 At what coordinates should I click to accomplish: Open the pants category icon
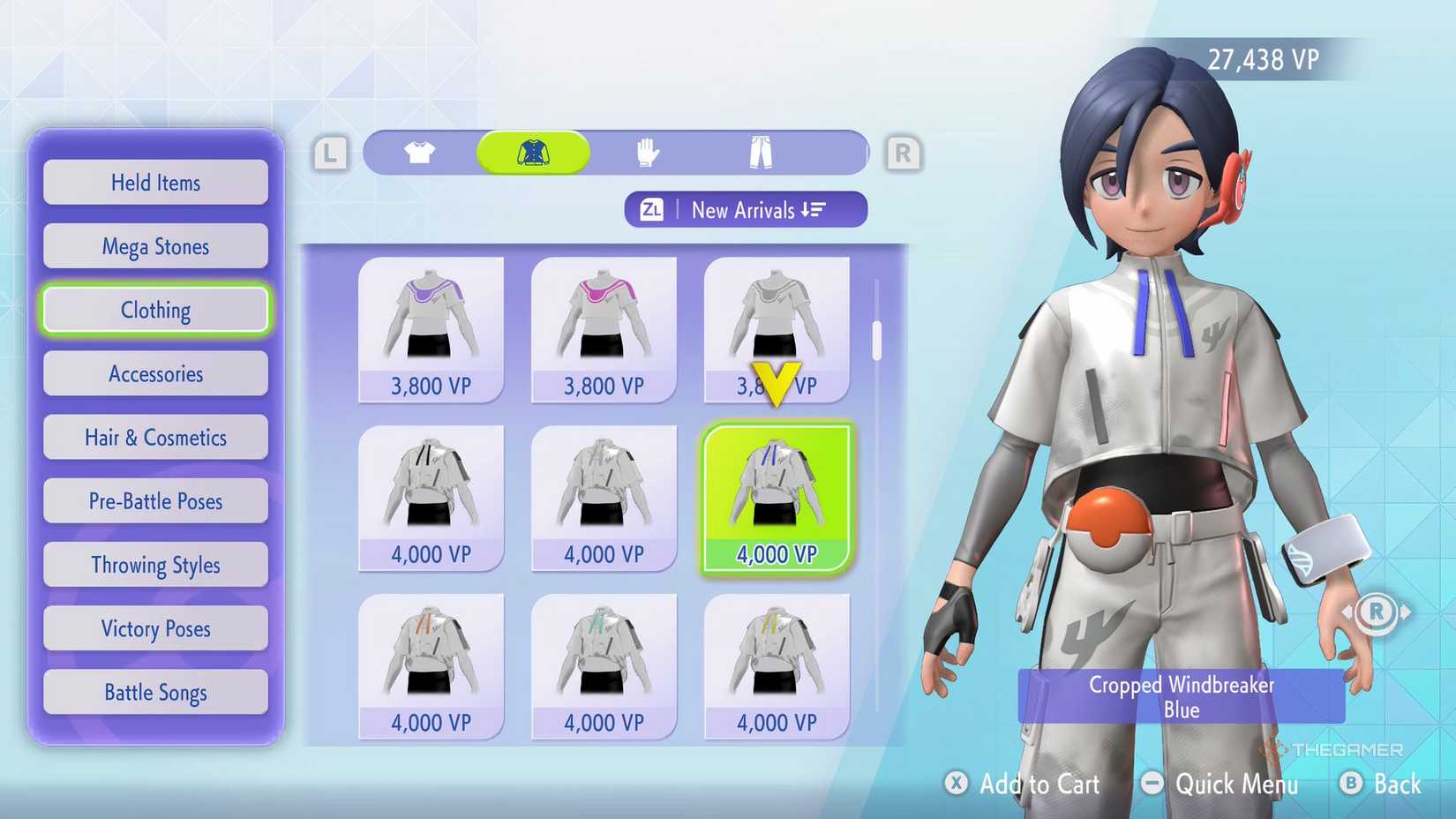761,151
